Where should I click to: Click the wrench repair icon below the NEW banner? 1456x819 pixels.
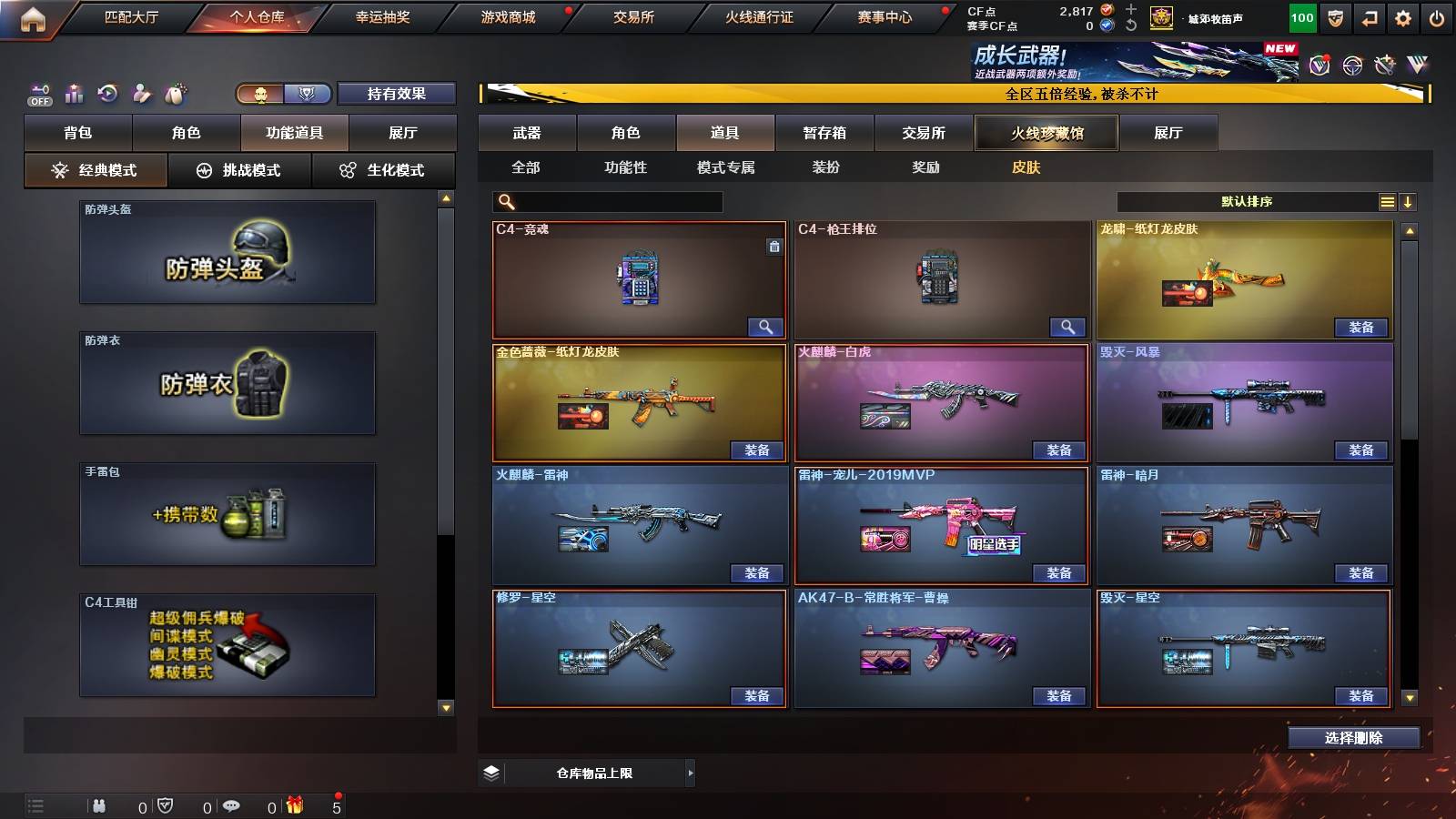[1384, 66]
